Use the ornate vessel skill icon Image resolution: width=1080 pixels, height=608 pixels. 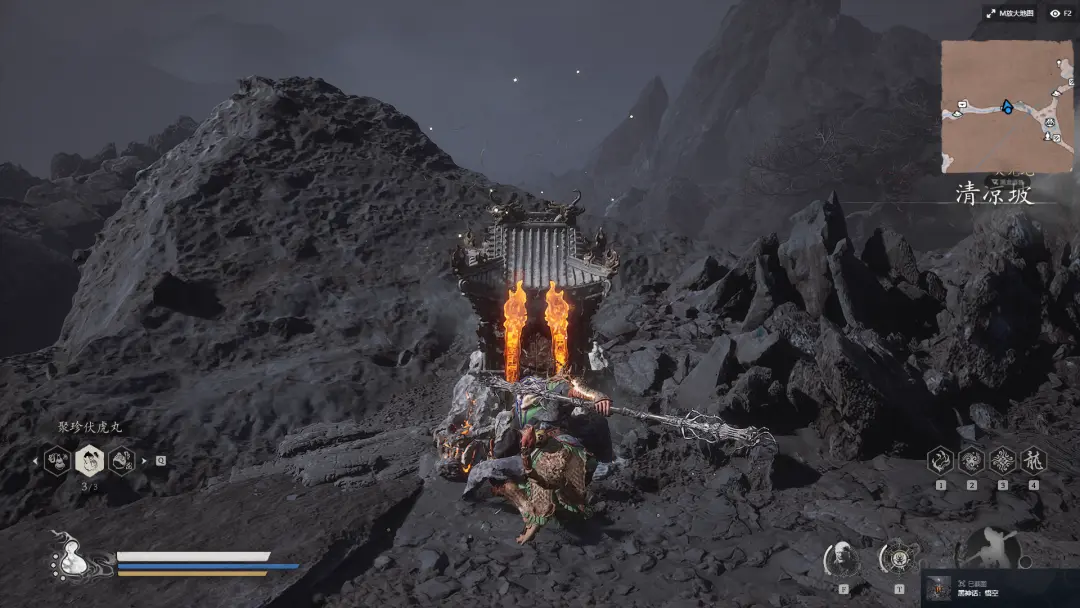[x=898, y=558]
